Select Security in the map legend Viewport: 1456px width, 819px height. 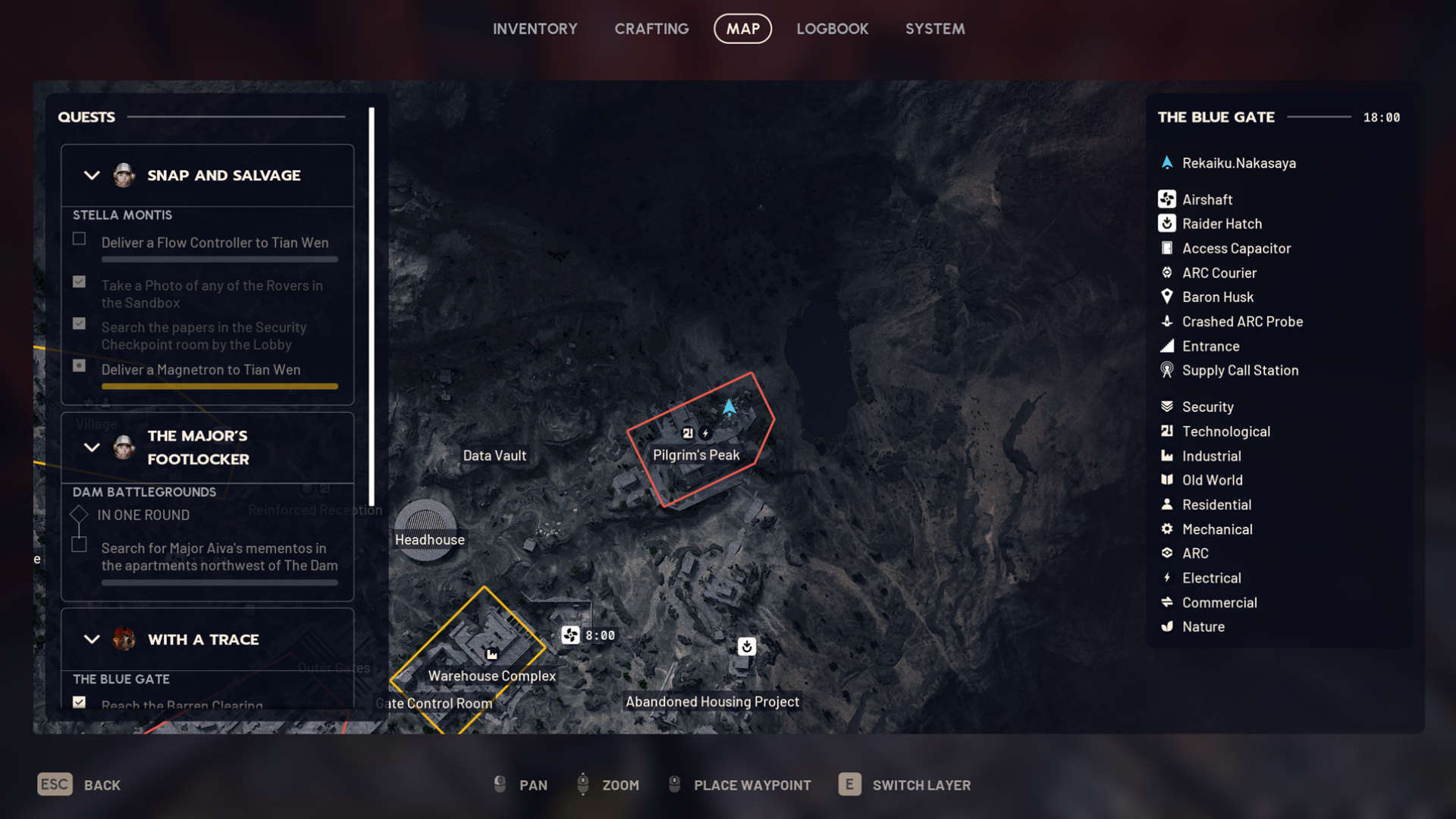coord(1207,407)
